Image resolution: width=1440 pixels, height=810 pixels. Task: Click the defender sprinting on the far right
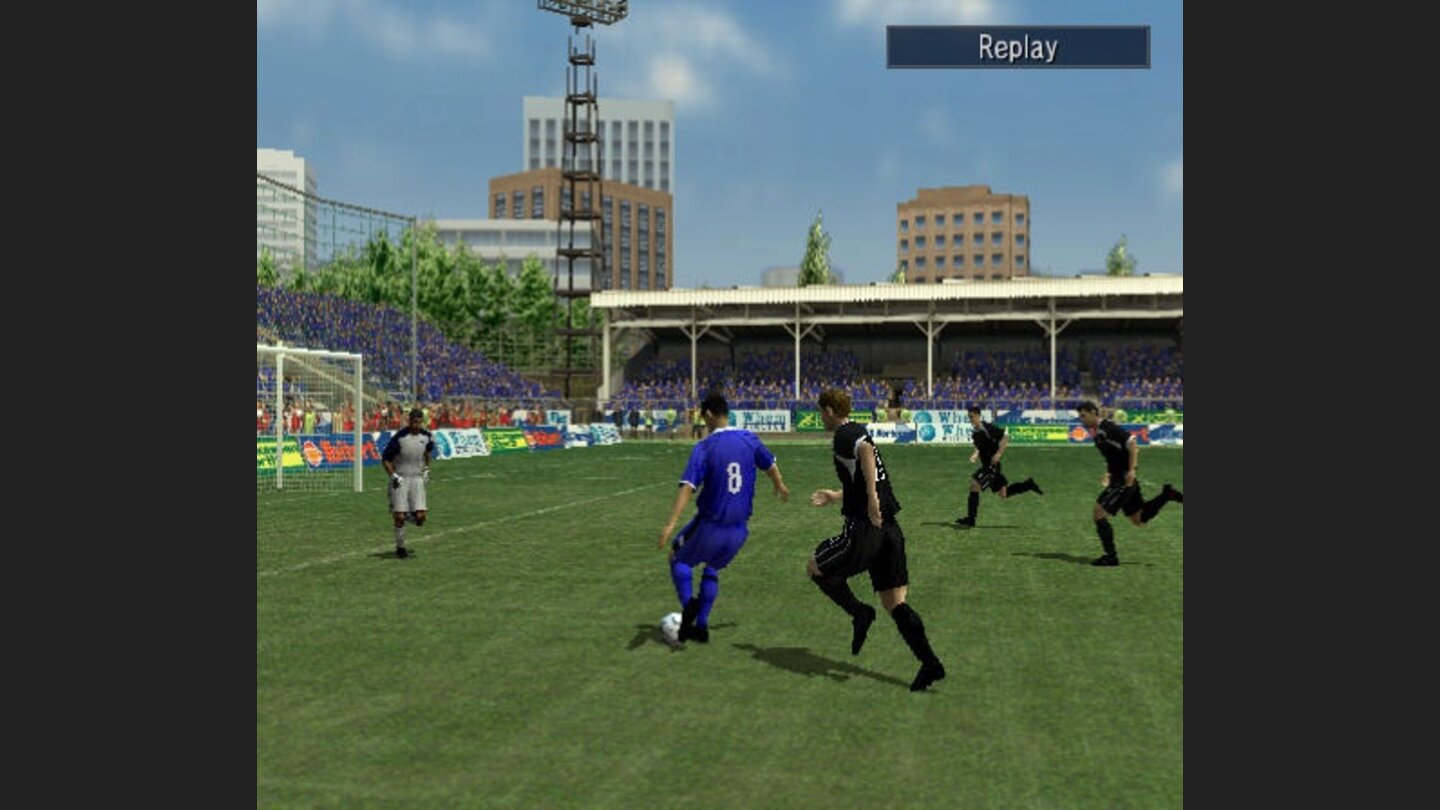pos(1113,470)
